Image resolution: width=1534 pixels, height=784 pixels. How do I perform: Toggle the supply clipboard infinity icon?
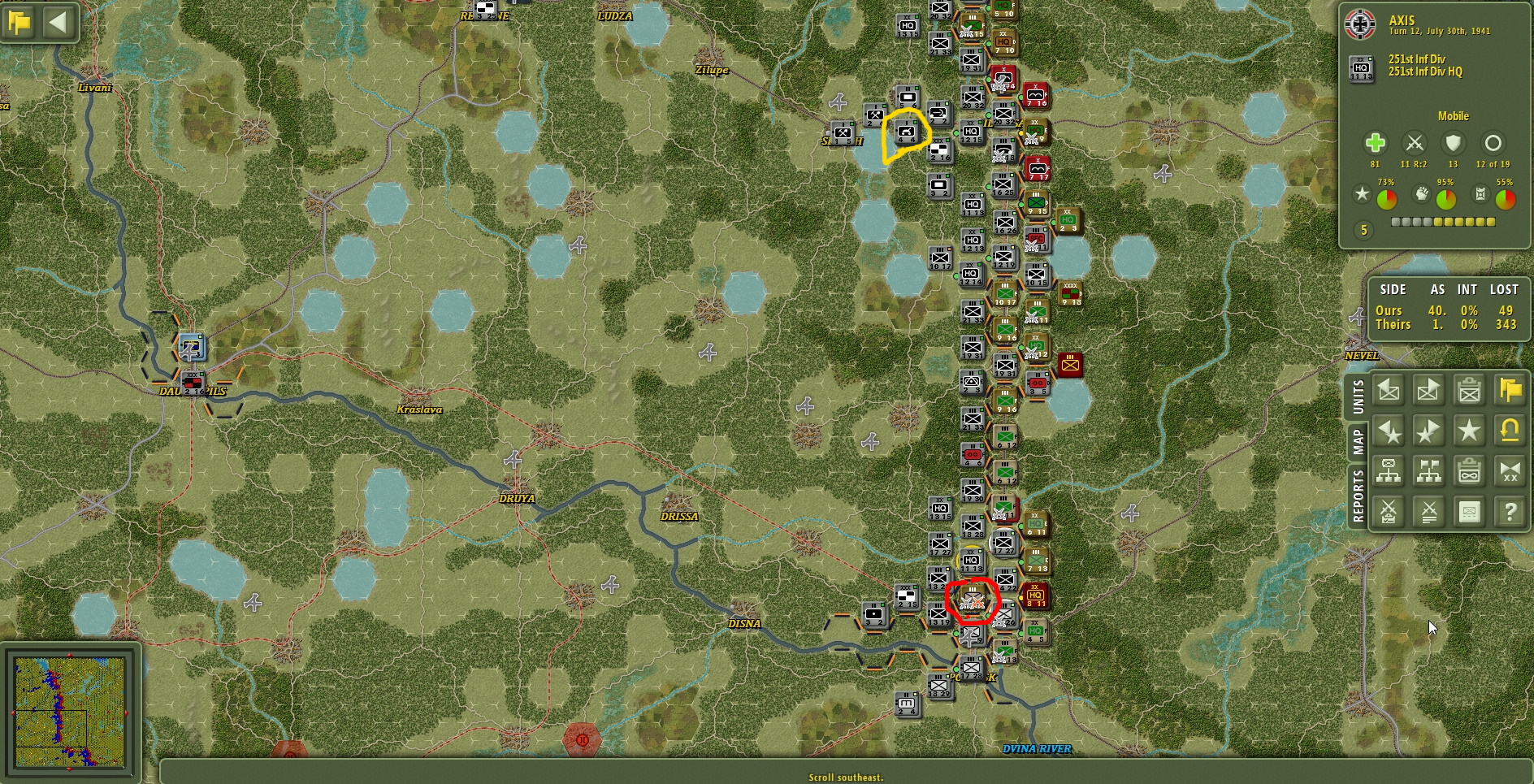(1470, 471)
